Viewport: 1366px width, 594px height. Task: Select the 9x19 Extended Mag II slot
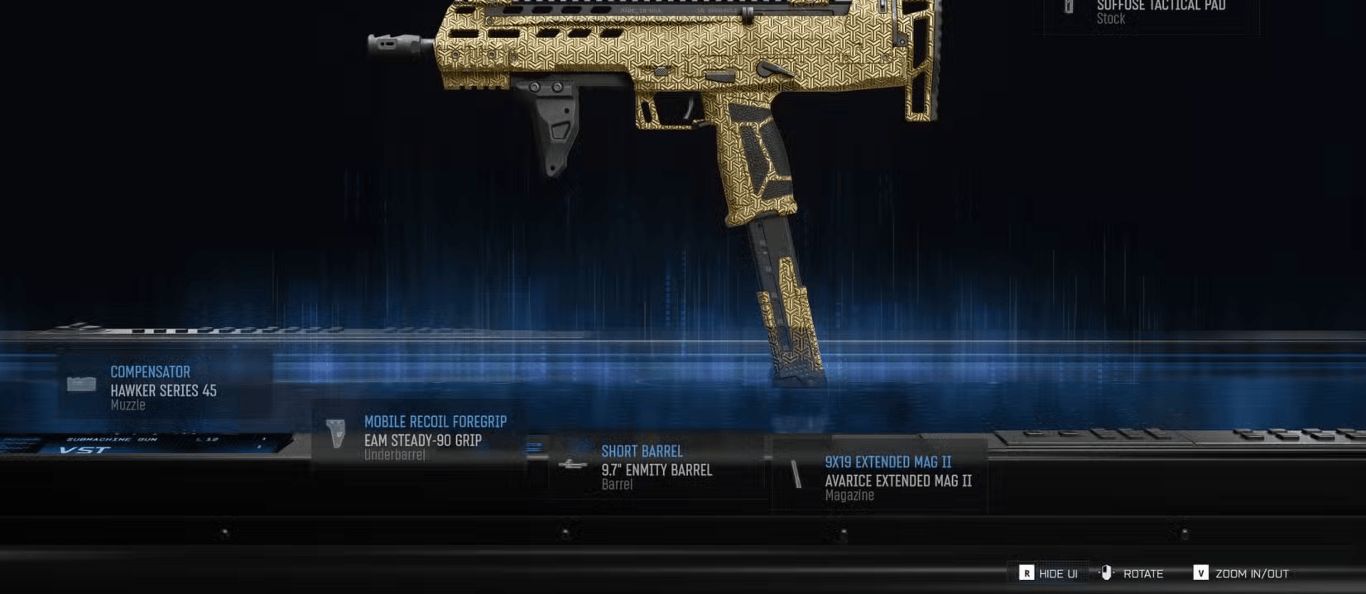click(x=880, y=477)
